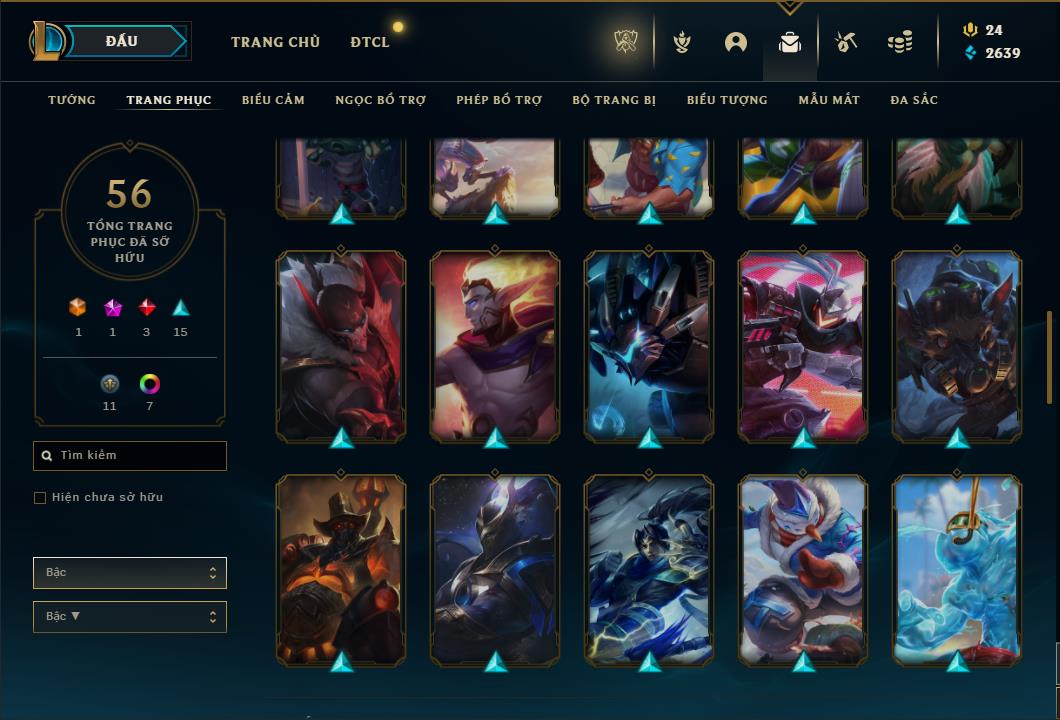Switch to the TƯỚNG tab
Viewport: 1060px width, 720px height.
point(72,100)
